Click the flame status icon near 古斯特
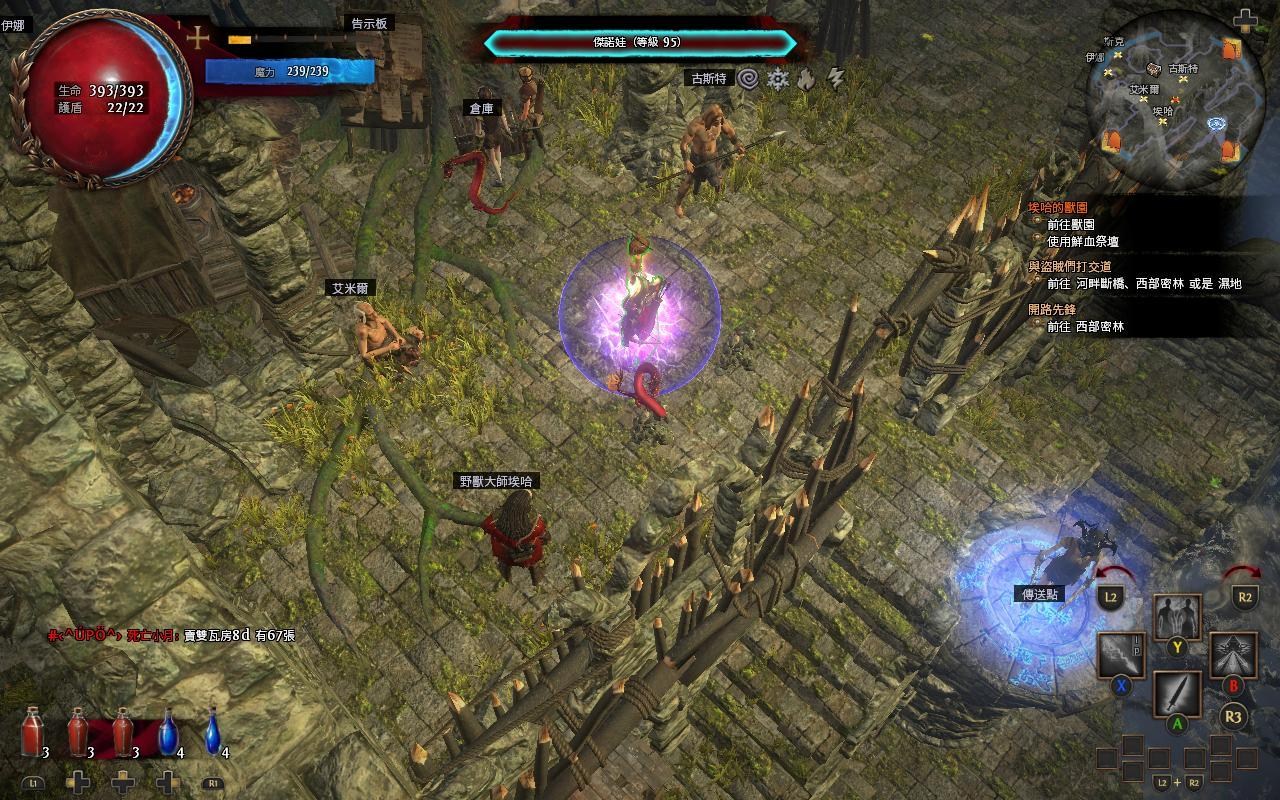Viewport: 1280px width, 800px height. pyautogui.click(x=806, y=77)
